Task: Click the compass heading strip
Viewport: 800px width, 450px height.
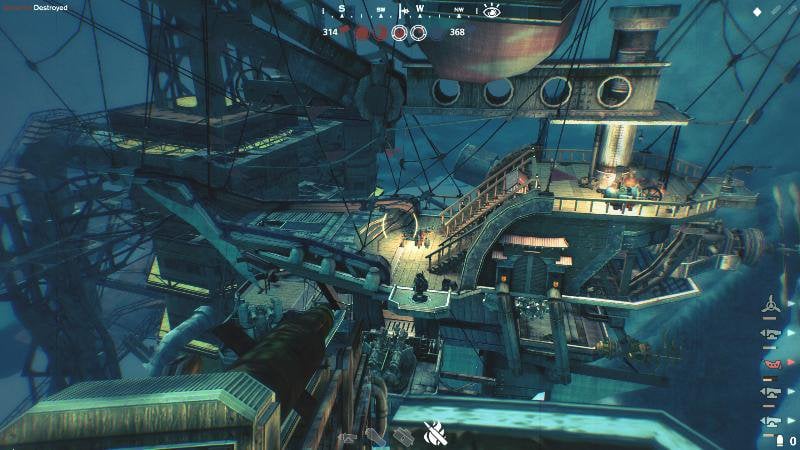Action: [400, 11]
